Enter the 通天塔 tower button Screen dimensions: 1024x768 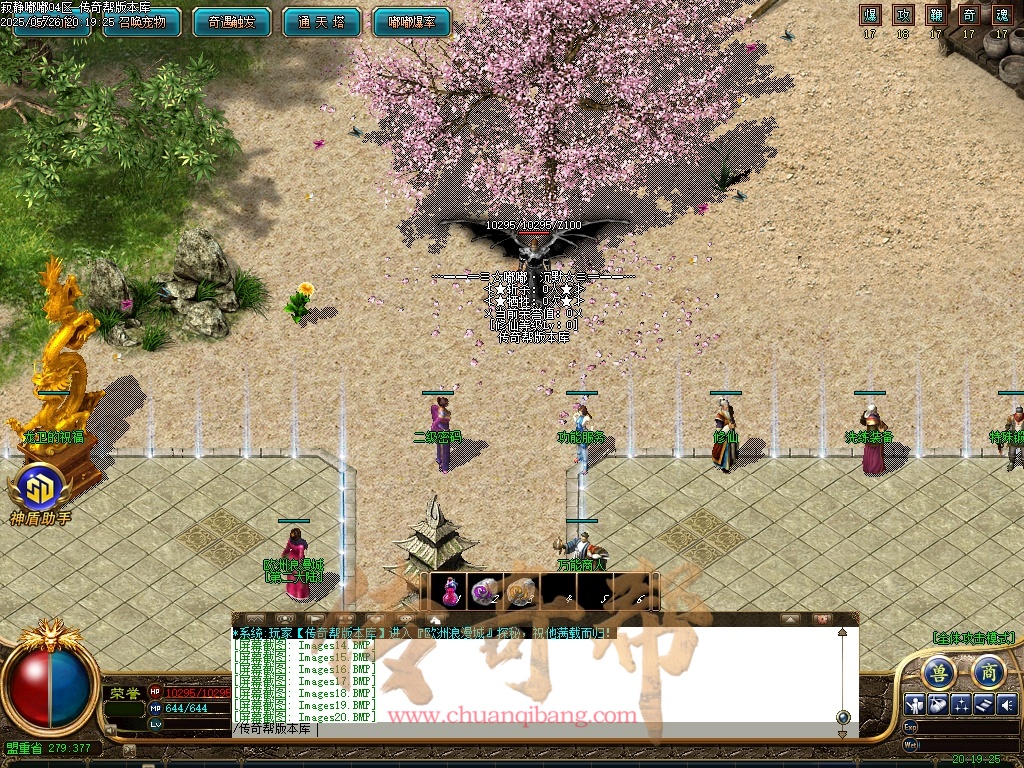[320, 22]
